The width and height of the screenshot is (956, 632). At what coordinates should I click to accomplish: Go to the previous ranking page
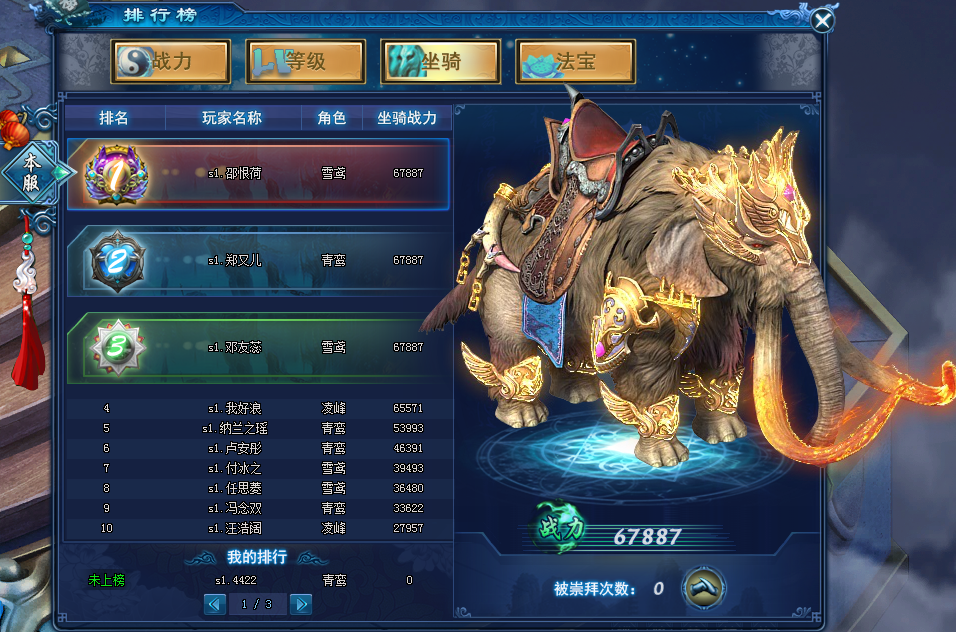[x=214, y=604]
